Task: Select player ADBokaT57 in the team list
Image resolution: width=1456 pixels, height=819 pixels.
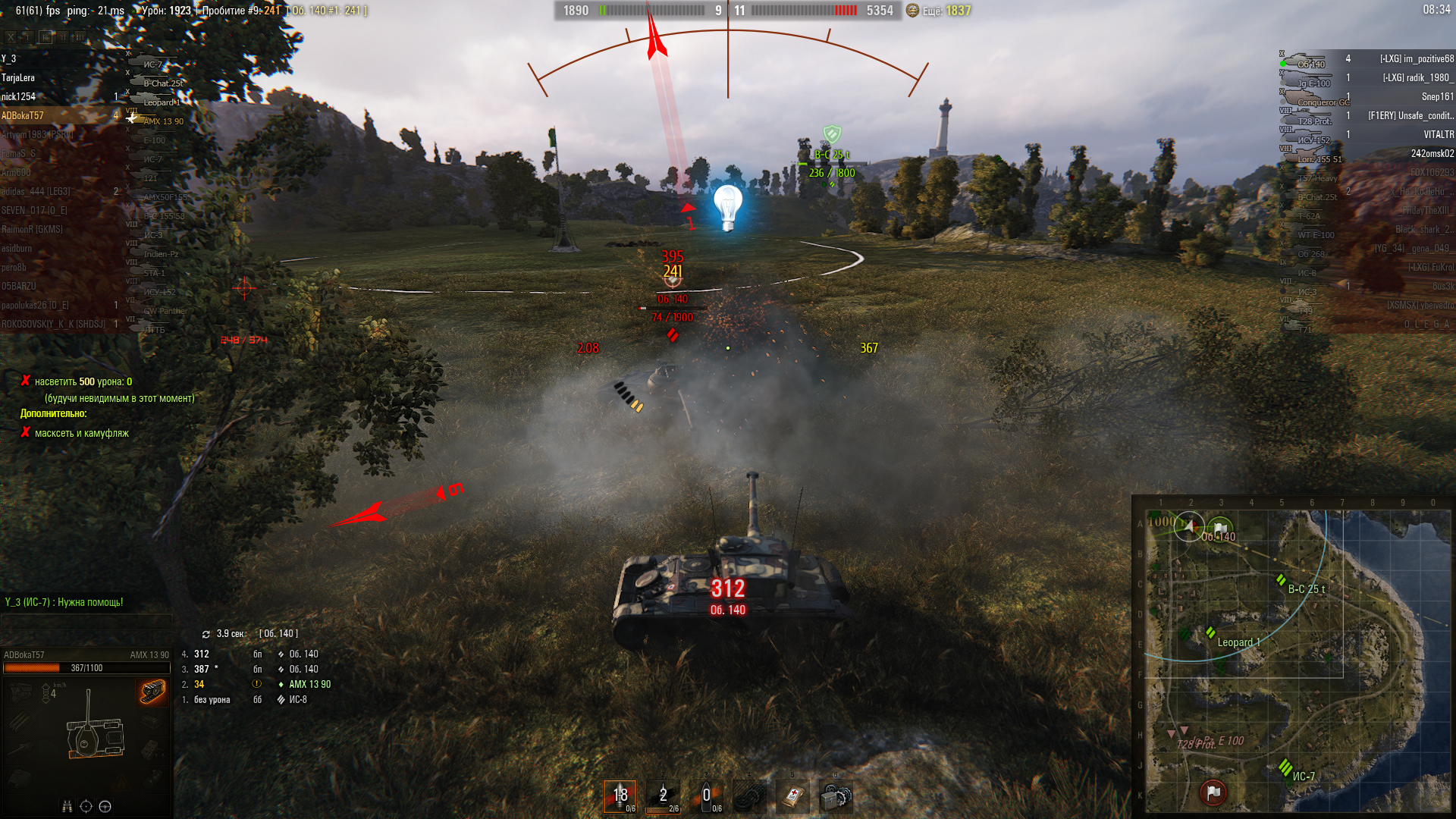Action: (23, 116)
